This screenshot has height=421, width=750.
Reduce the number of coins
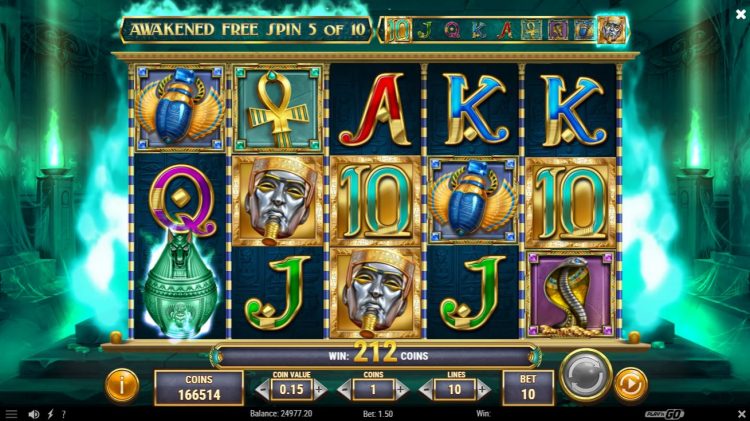tap(345, 389)
